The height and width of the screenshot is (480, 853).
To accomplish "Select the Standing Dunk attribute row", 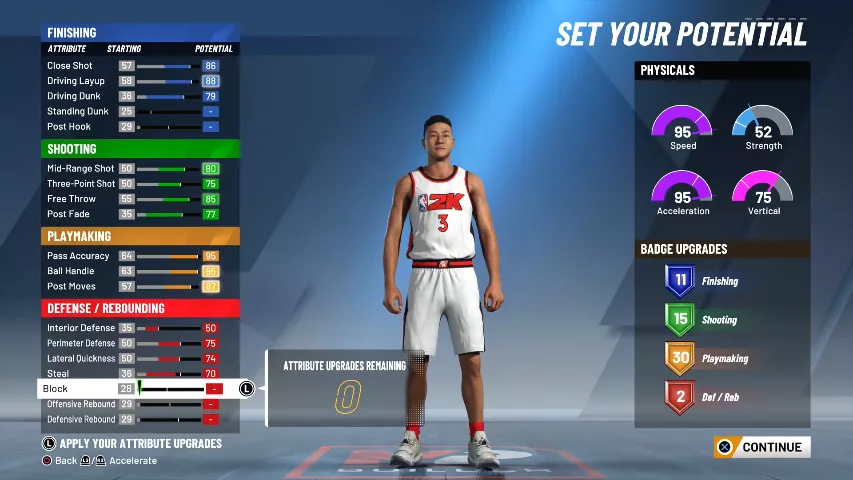I will 132,112.
